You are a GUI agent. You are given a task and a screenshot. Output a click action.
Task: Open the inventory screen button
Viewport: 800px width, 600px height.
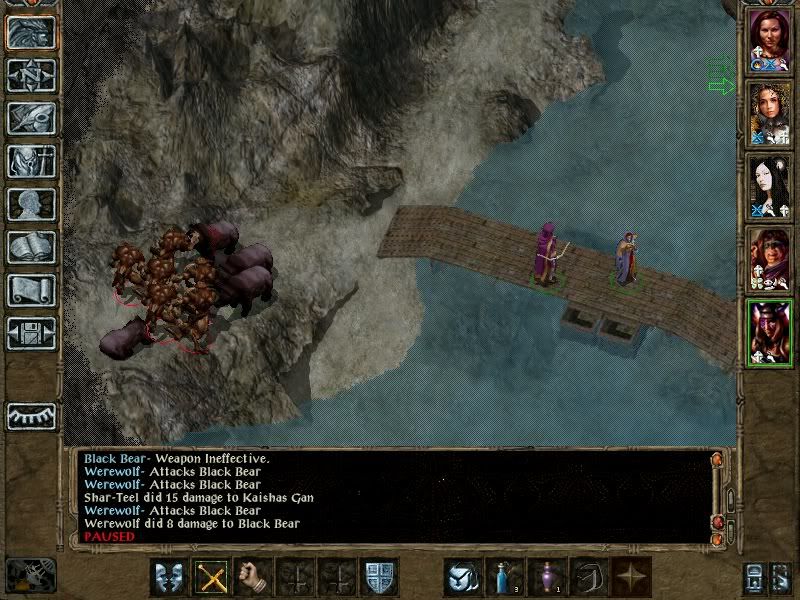(31, 161)
